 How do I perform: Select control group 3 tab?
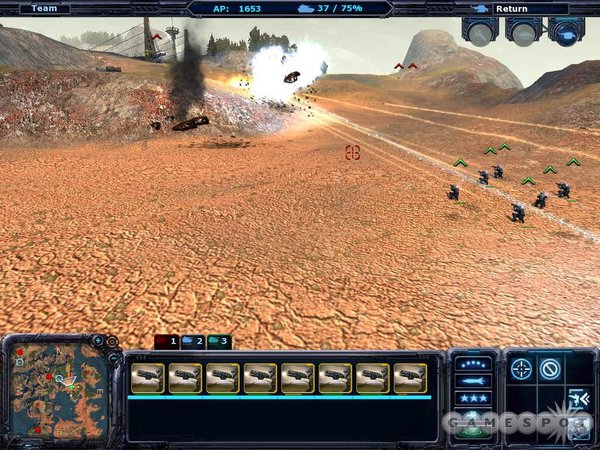click(x=219, y=342)
